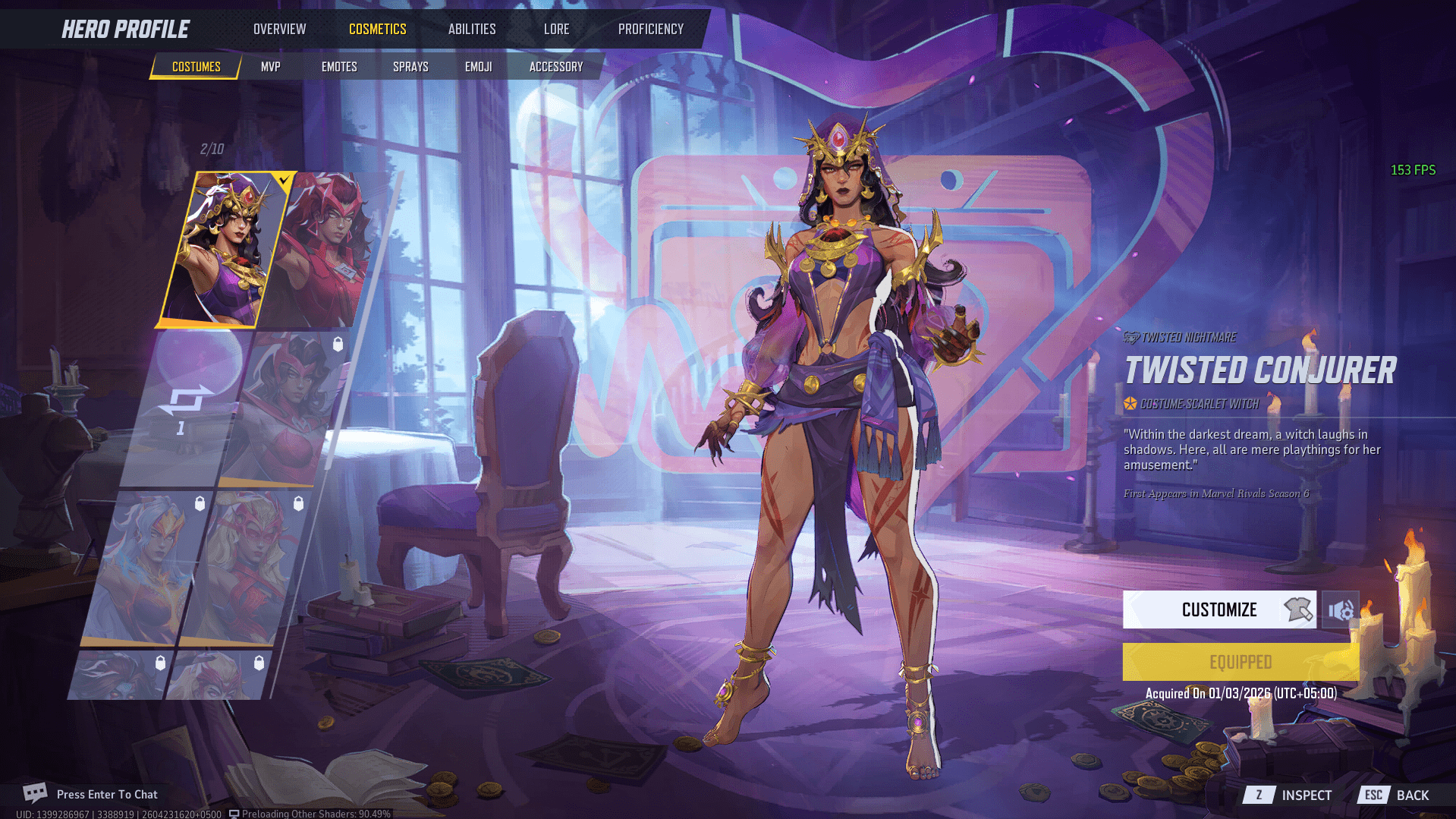Click the Customize button

pos(1219,610)
